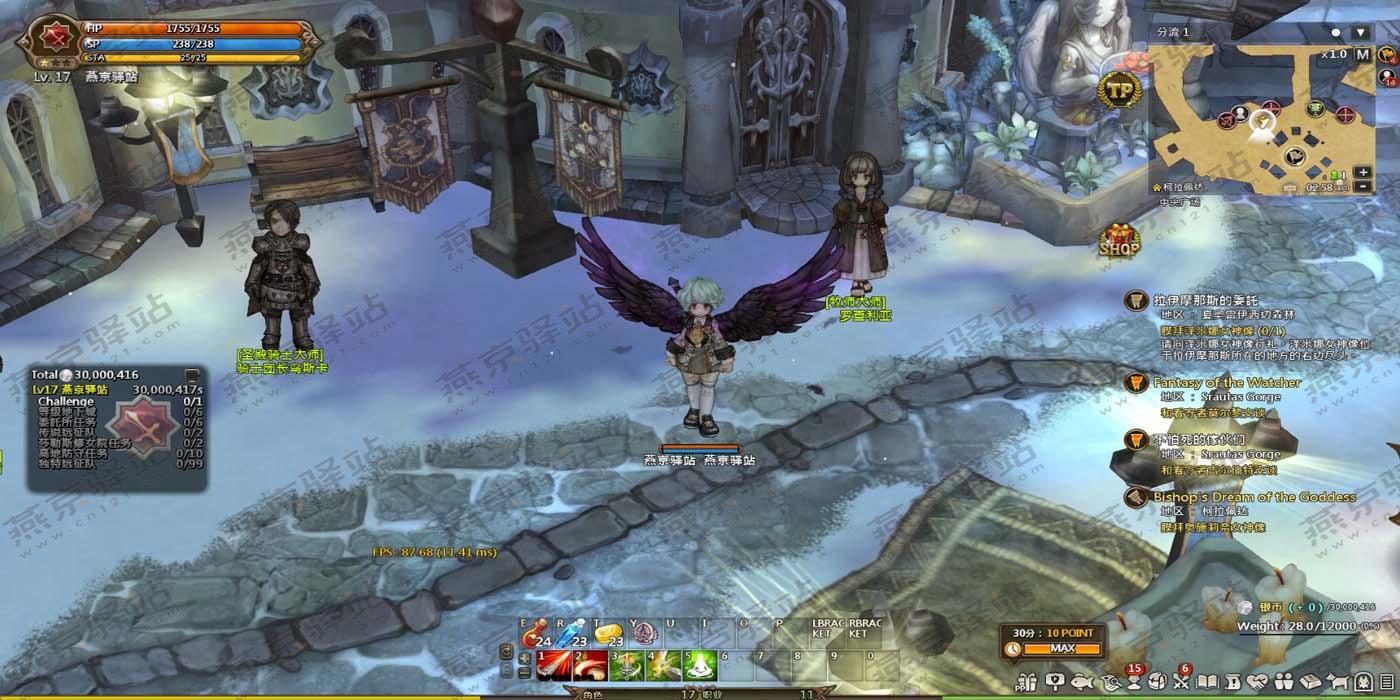
Task: Open the crossed swords icon with badge 6
Action: tap(1182, 682)
